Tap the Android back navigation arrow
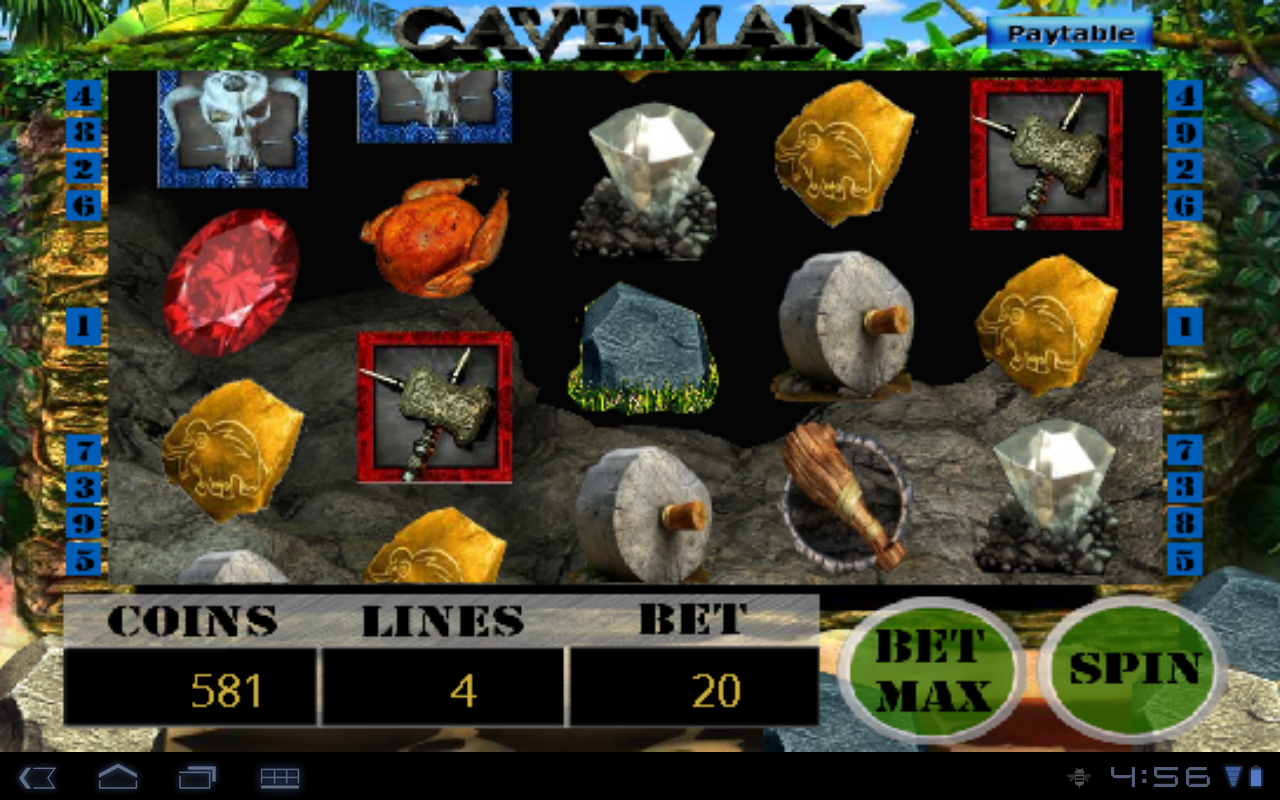Viewport: 1280px width, 800px height. pos(38,776)
